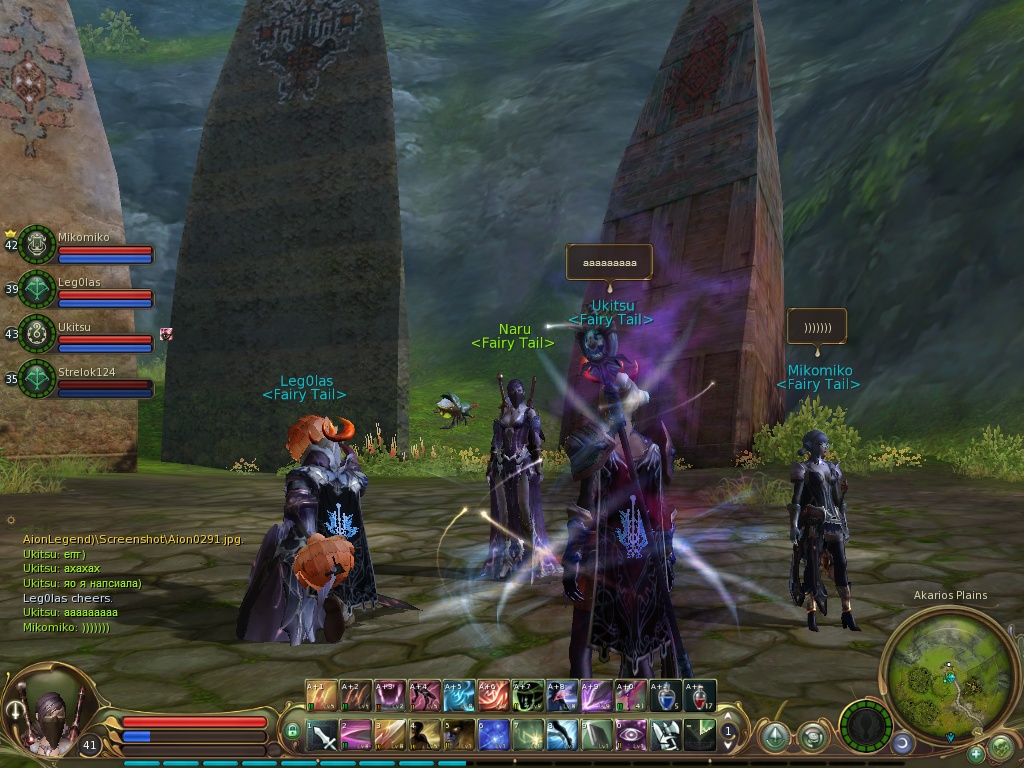Use the green lightning skill in slot 7

point(529,736)
